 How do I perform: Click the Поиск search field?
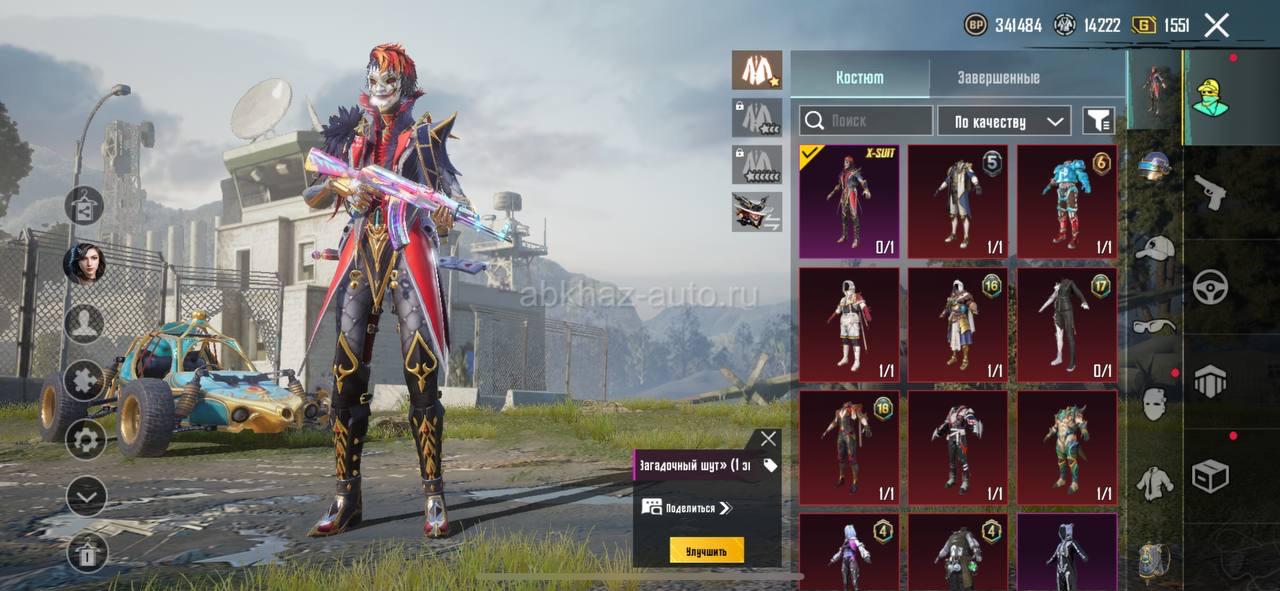[866, 121]
